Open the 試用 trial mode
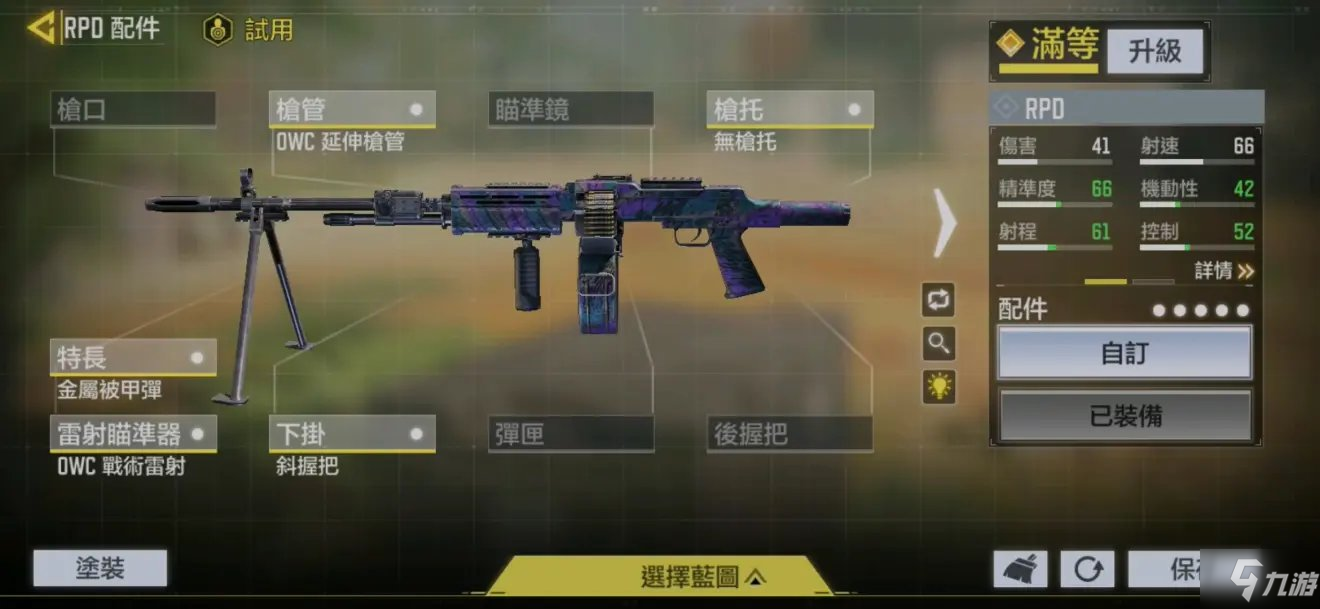The width and height of the screenshot is (1320, 609). click(x=250, y=30)
